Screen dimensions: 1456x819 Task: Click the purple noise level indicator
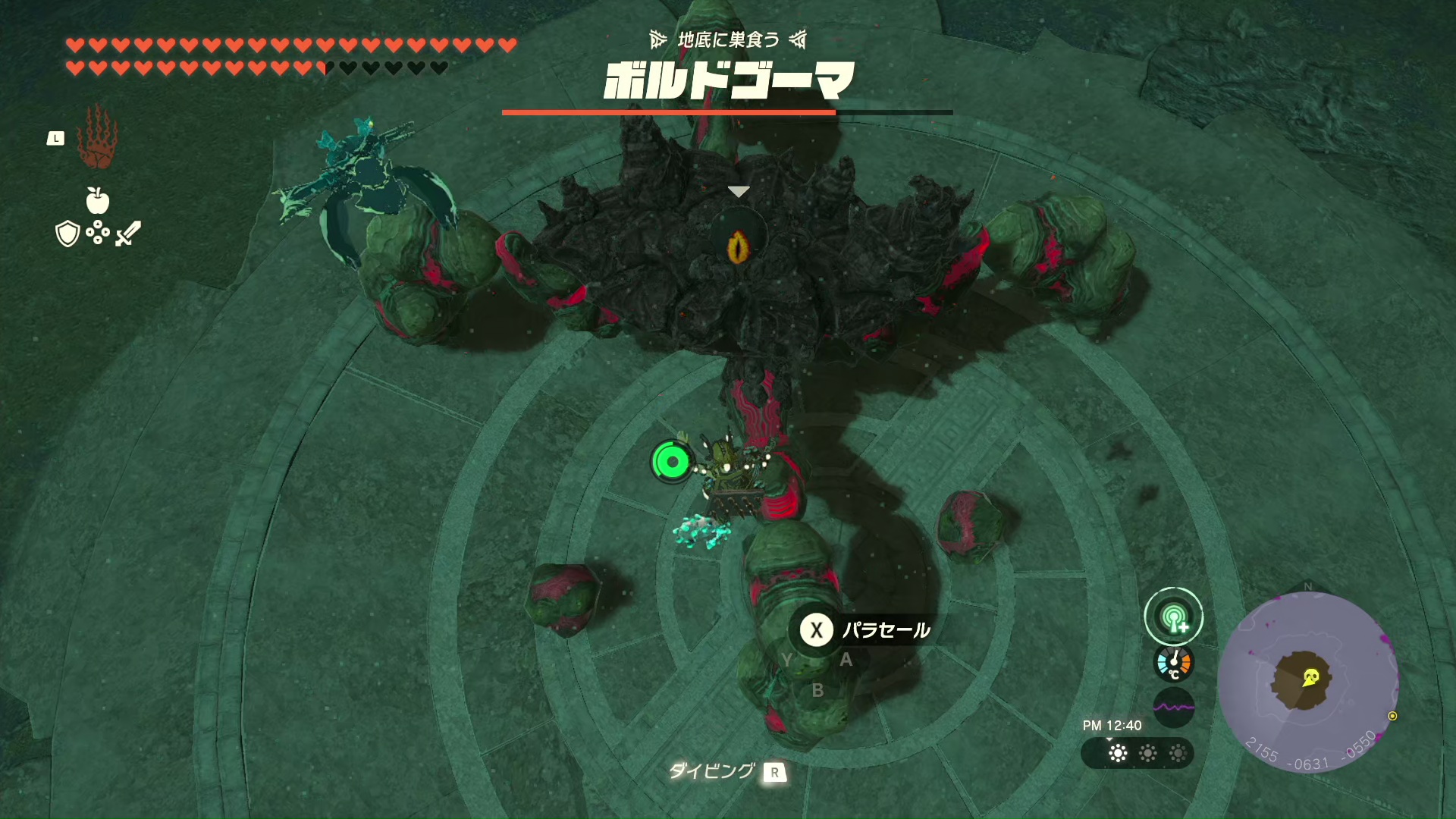[1173, 708]
